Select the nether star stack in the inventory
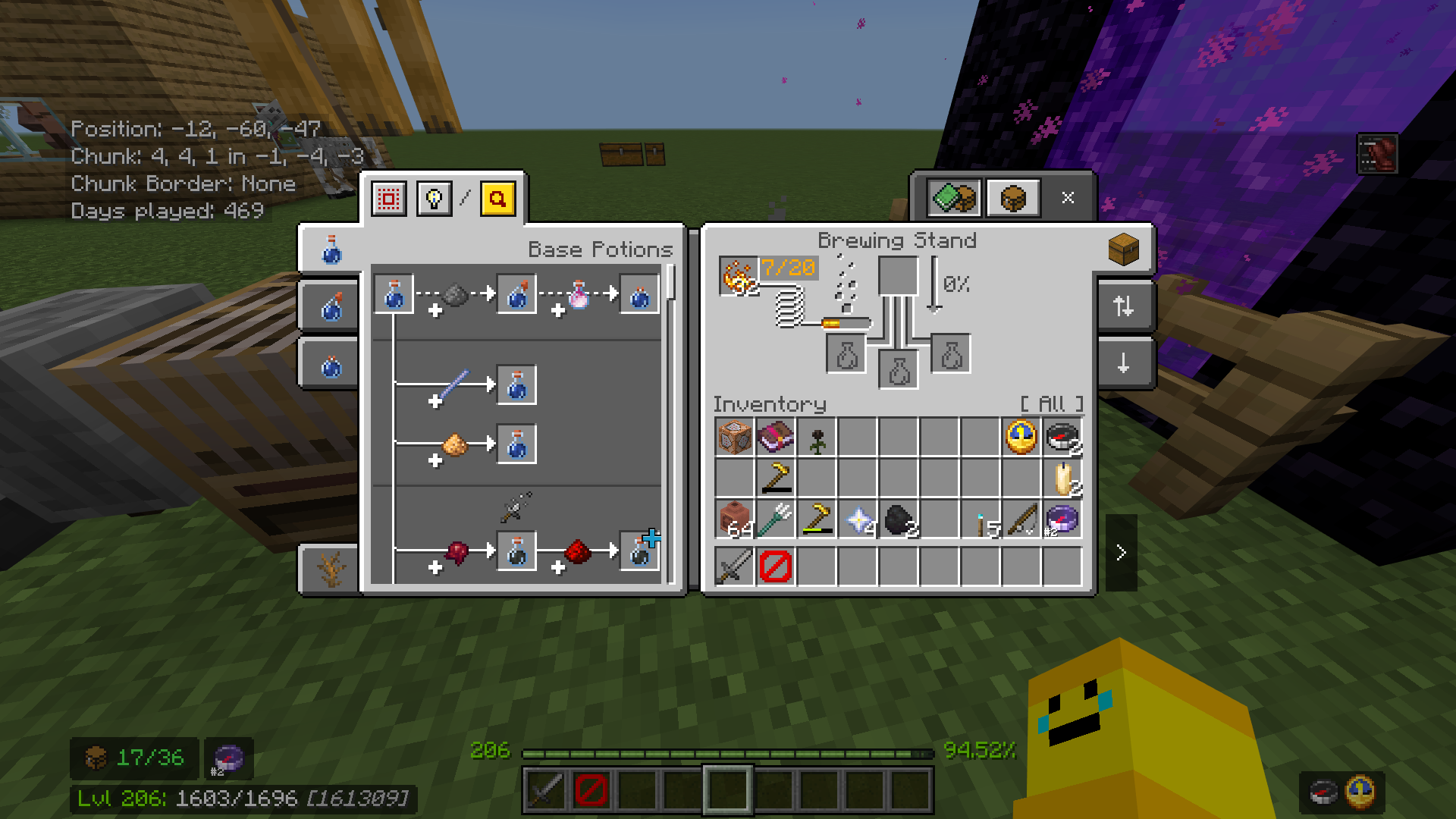1456x819 pixels. point(858,519)
